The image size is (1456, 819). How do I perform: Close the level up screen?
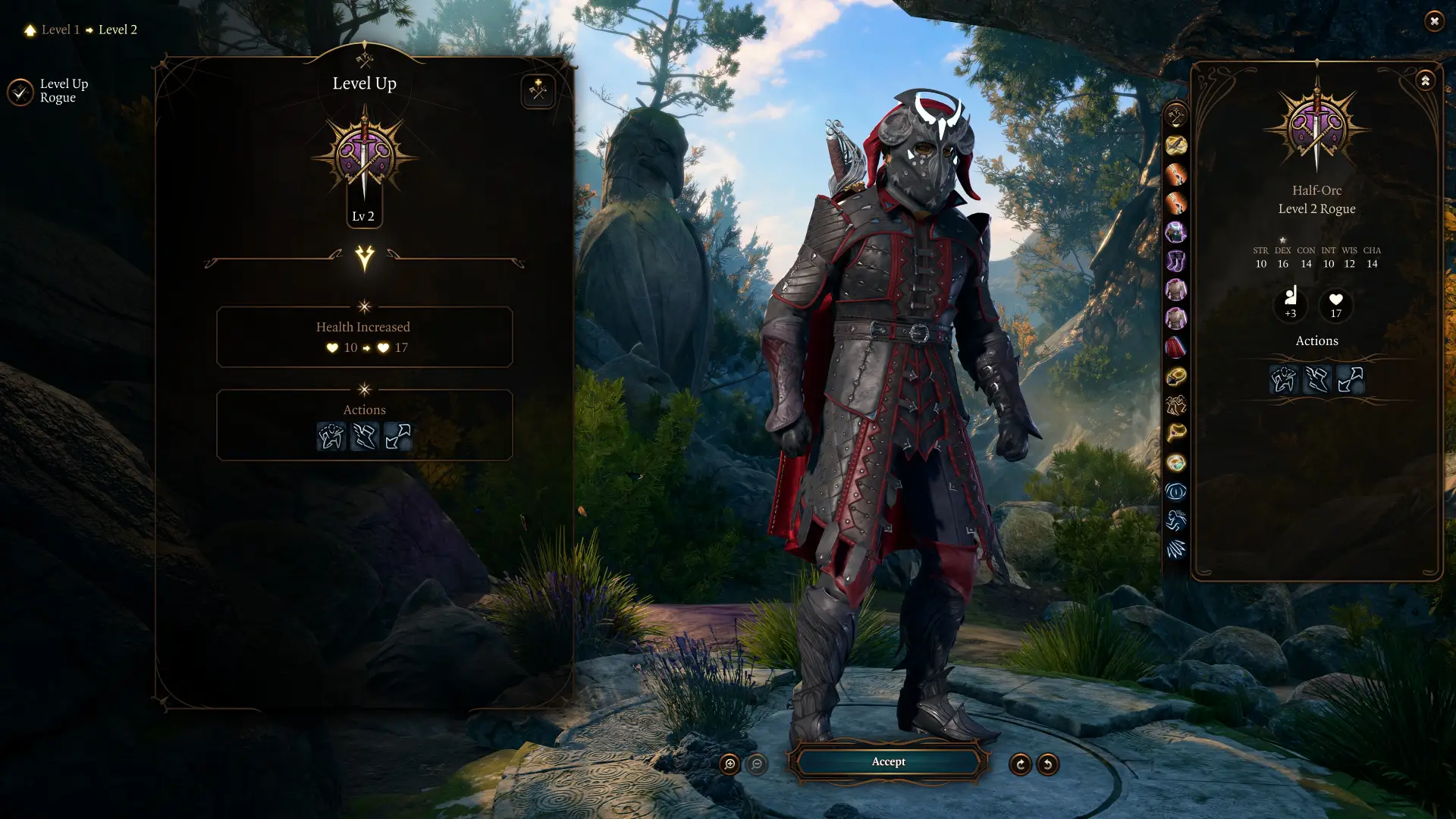click(x=1433, y=21)
